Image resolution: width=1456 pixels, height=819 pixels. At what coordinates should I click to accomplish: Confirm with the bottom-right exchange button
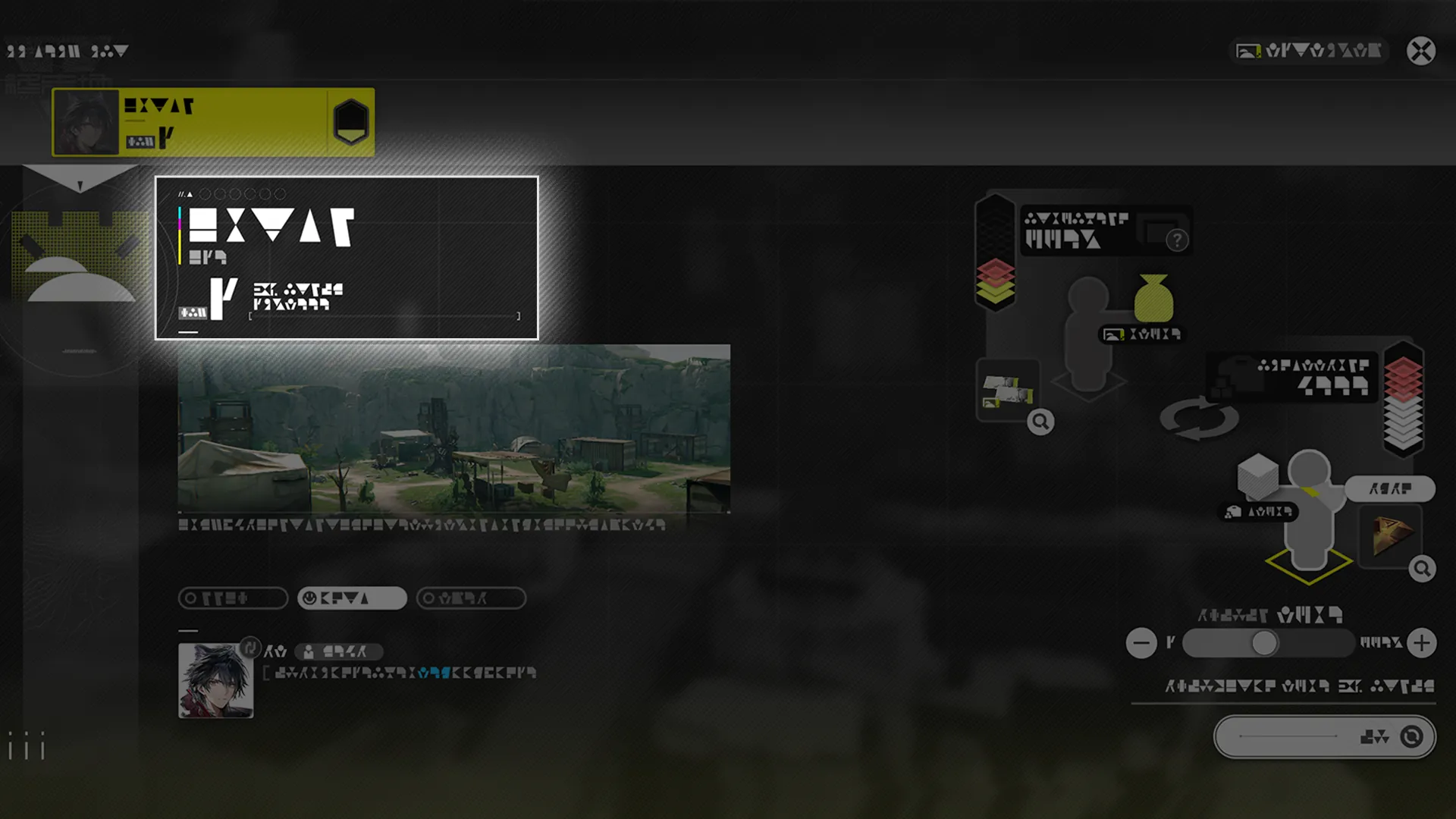click(1324, 736)
